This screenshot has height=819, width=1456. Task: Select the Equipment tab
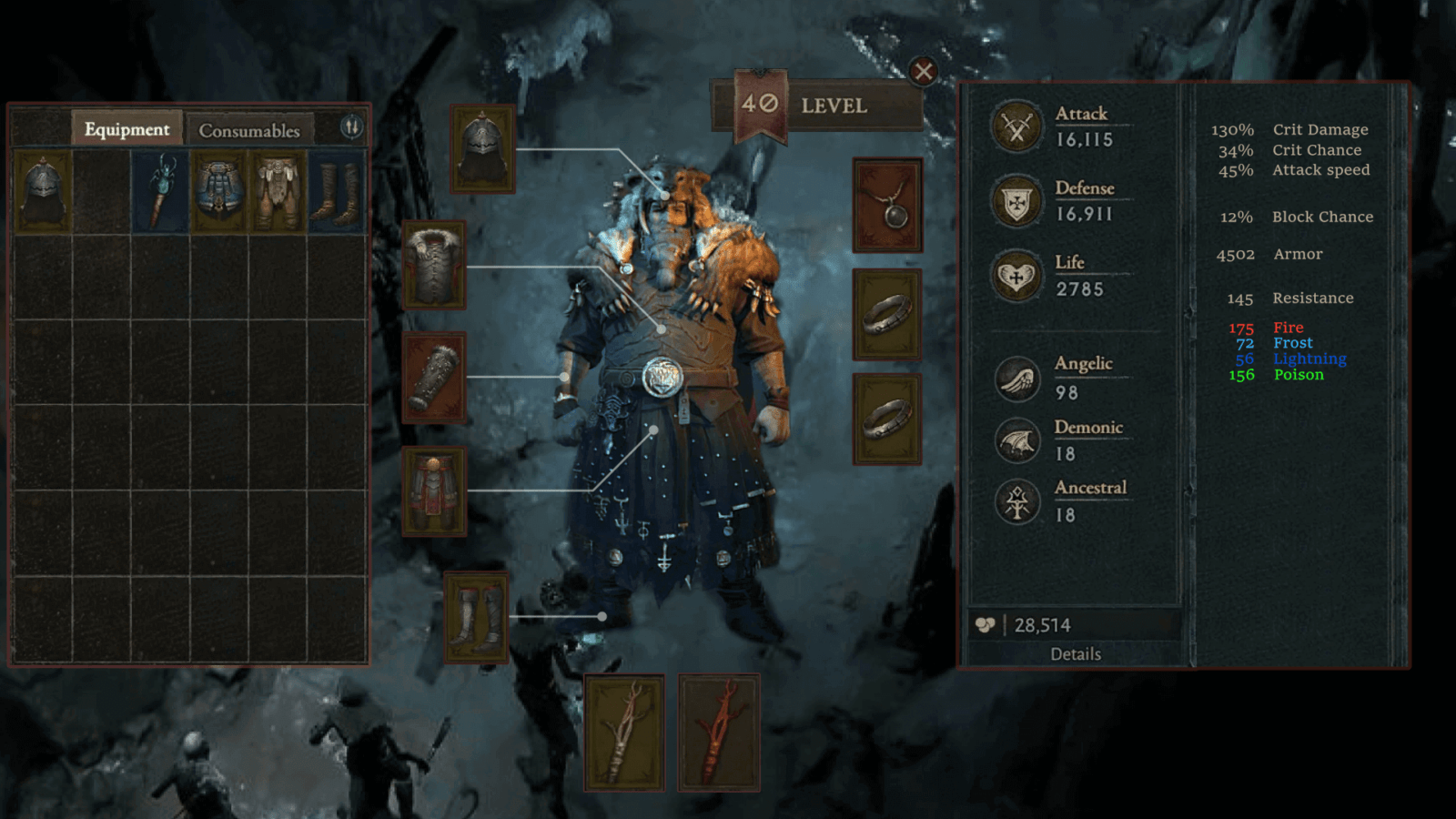click(126, 129)
